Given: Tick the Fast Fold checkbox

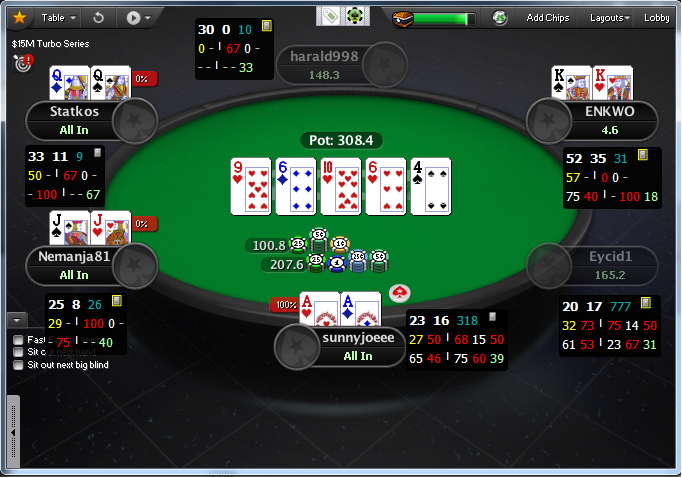Looking at the screenshot, I should tap(19, 340).
